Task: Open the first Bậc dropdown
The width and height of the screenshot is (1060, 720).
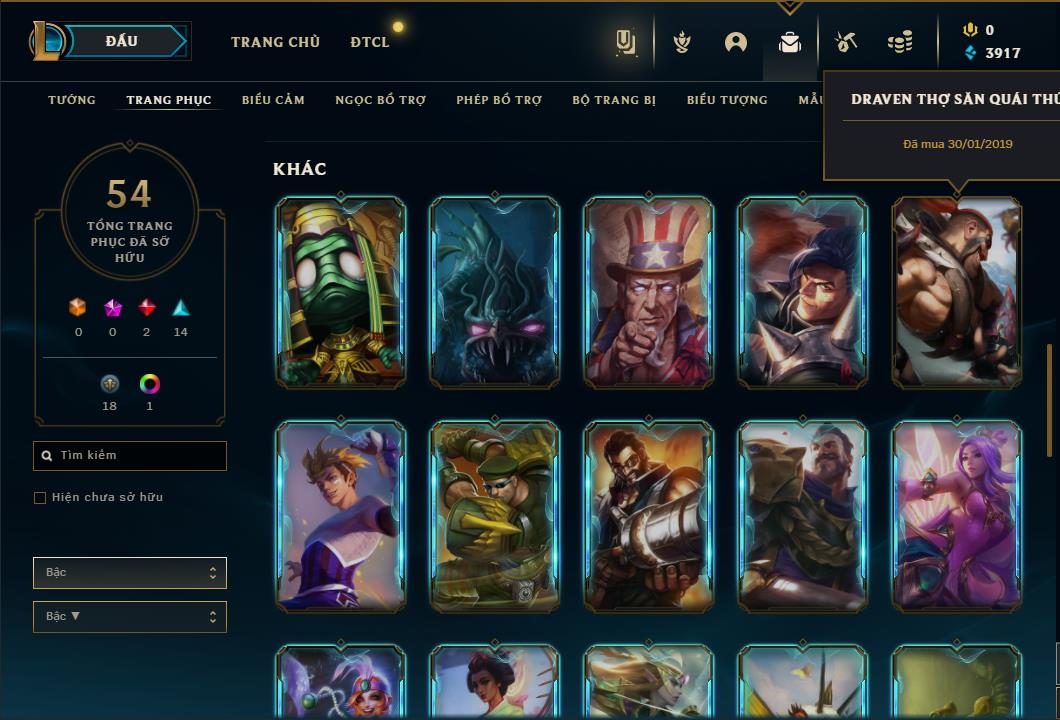Action: point(130,573)
